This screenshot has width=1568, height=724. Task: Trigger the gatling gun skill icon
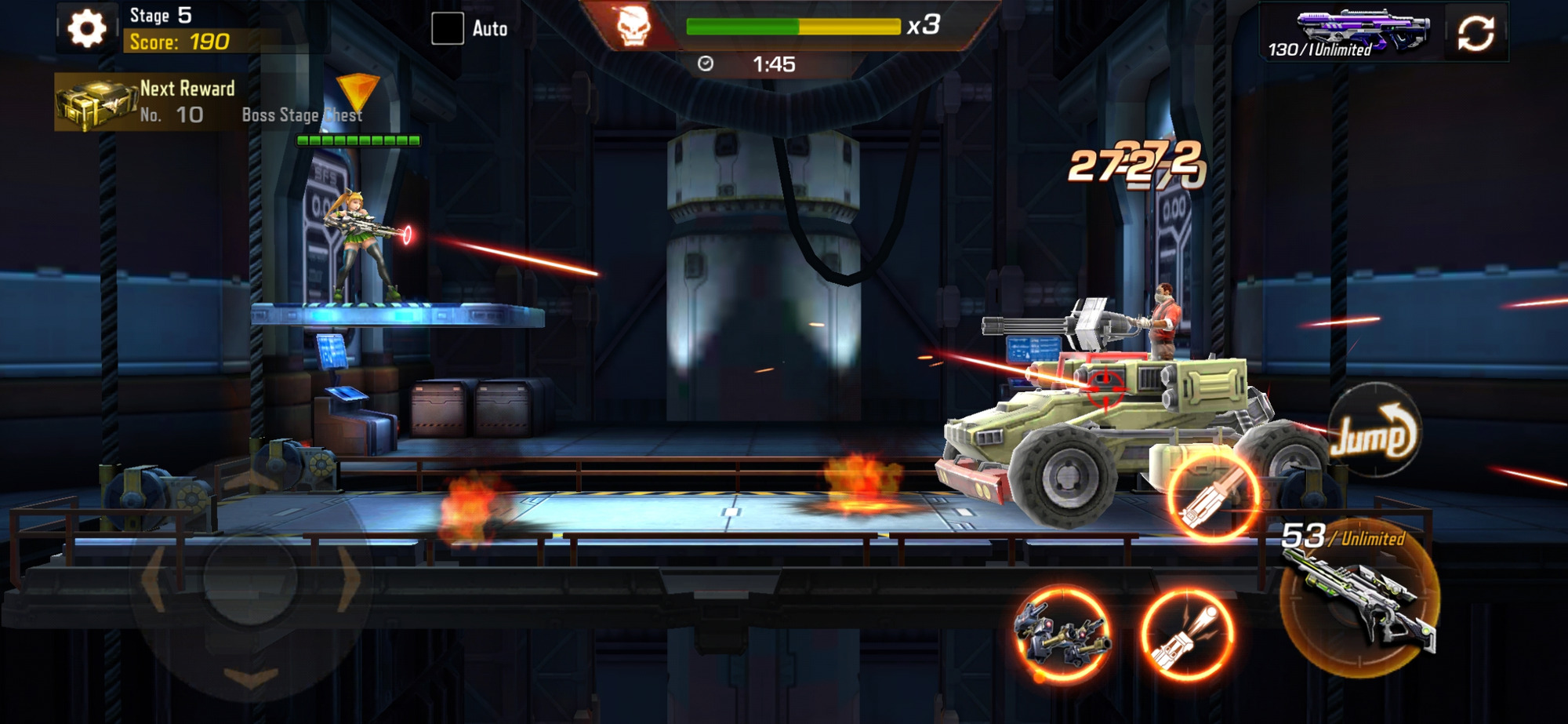coord(1213,496)
